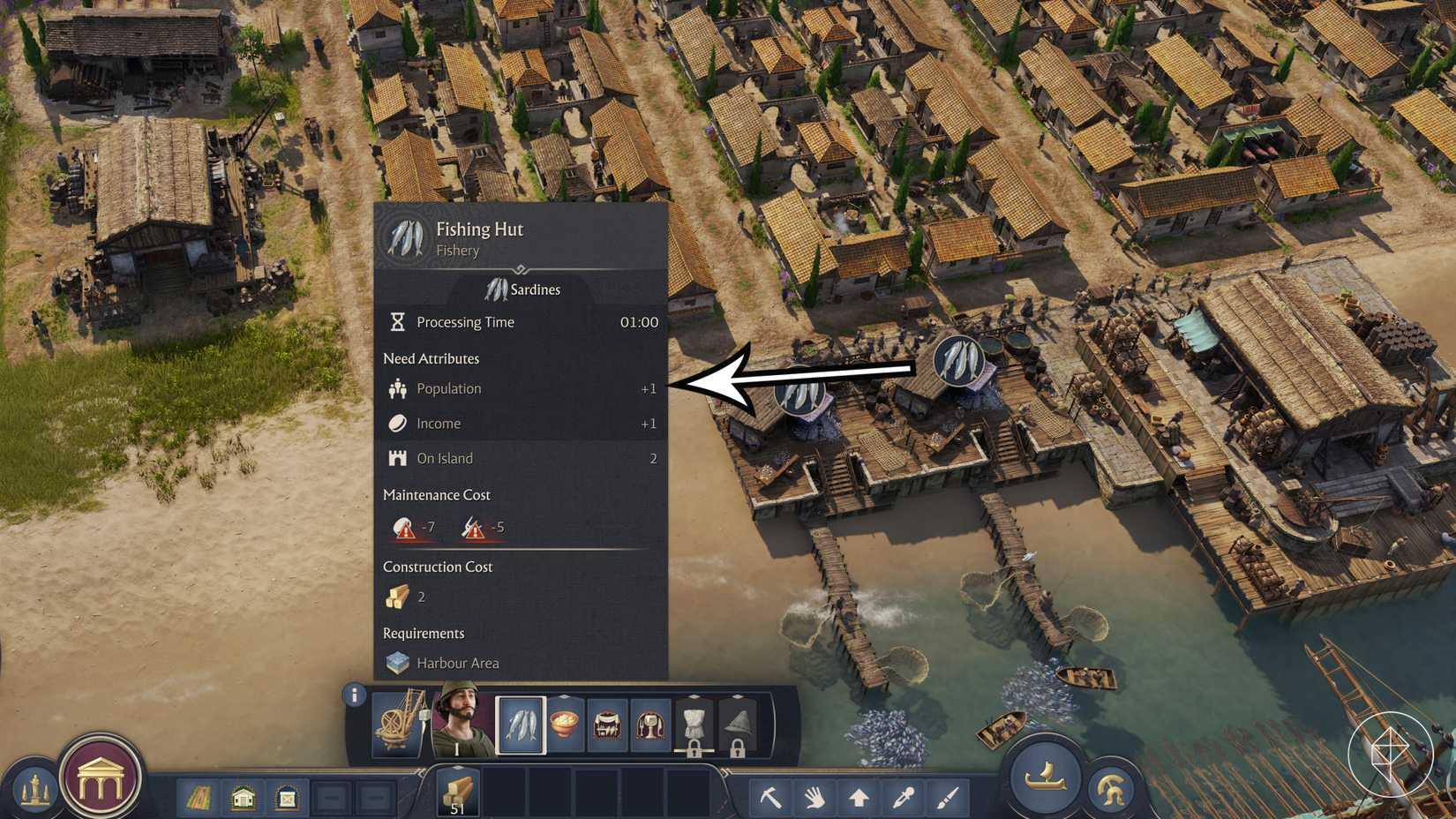This screenshot has height=819, width=1456.
Task: Open the statue monument menu
Action: 34,790
